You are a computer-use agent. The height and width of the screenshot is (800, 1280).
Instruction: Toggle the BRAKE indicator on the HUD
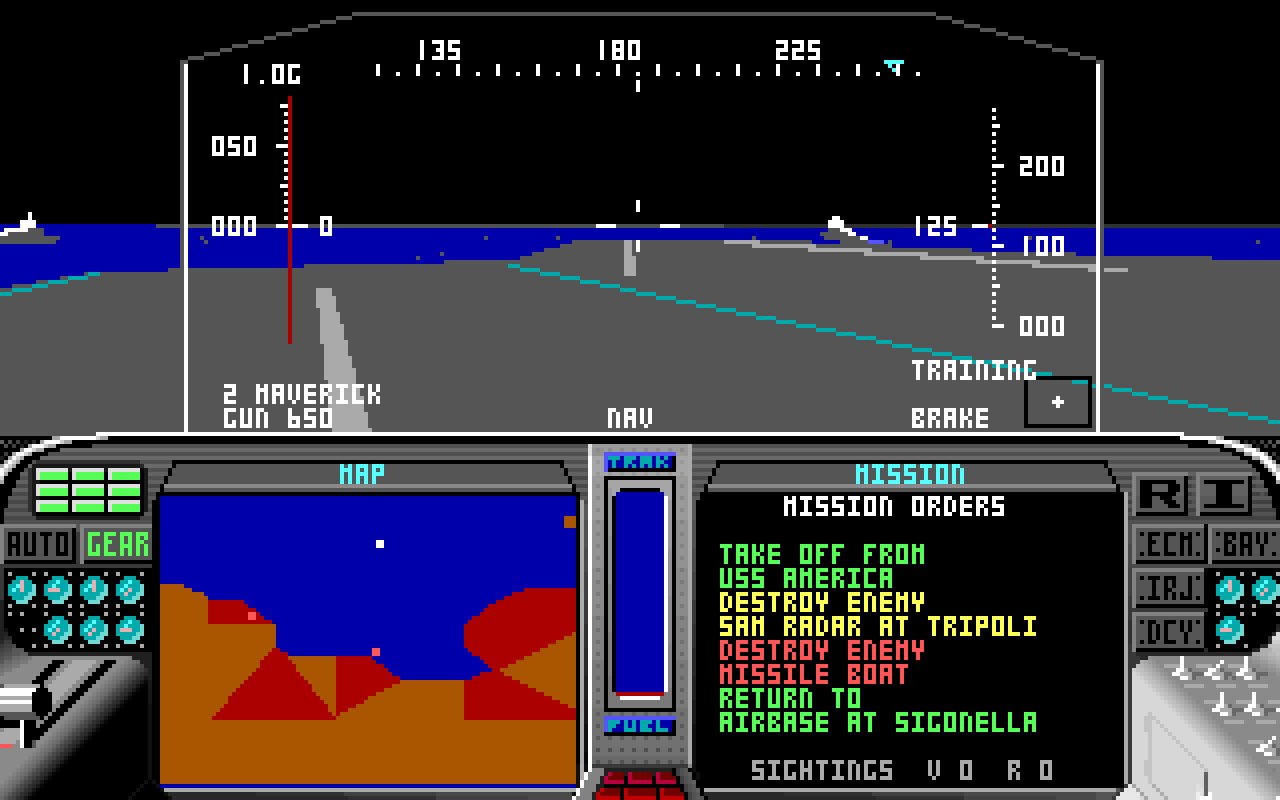coord(950,419)
